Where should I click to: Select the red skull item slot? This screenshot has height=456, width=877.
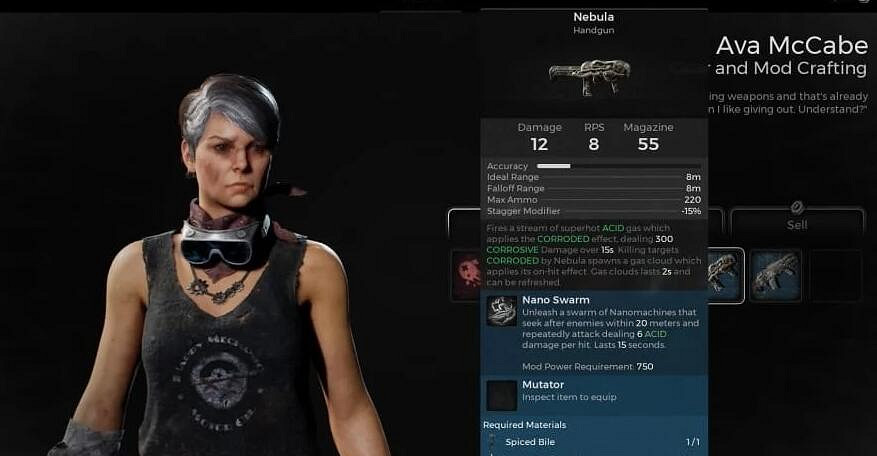466,275
